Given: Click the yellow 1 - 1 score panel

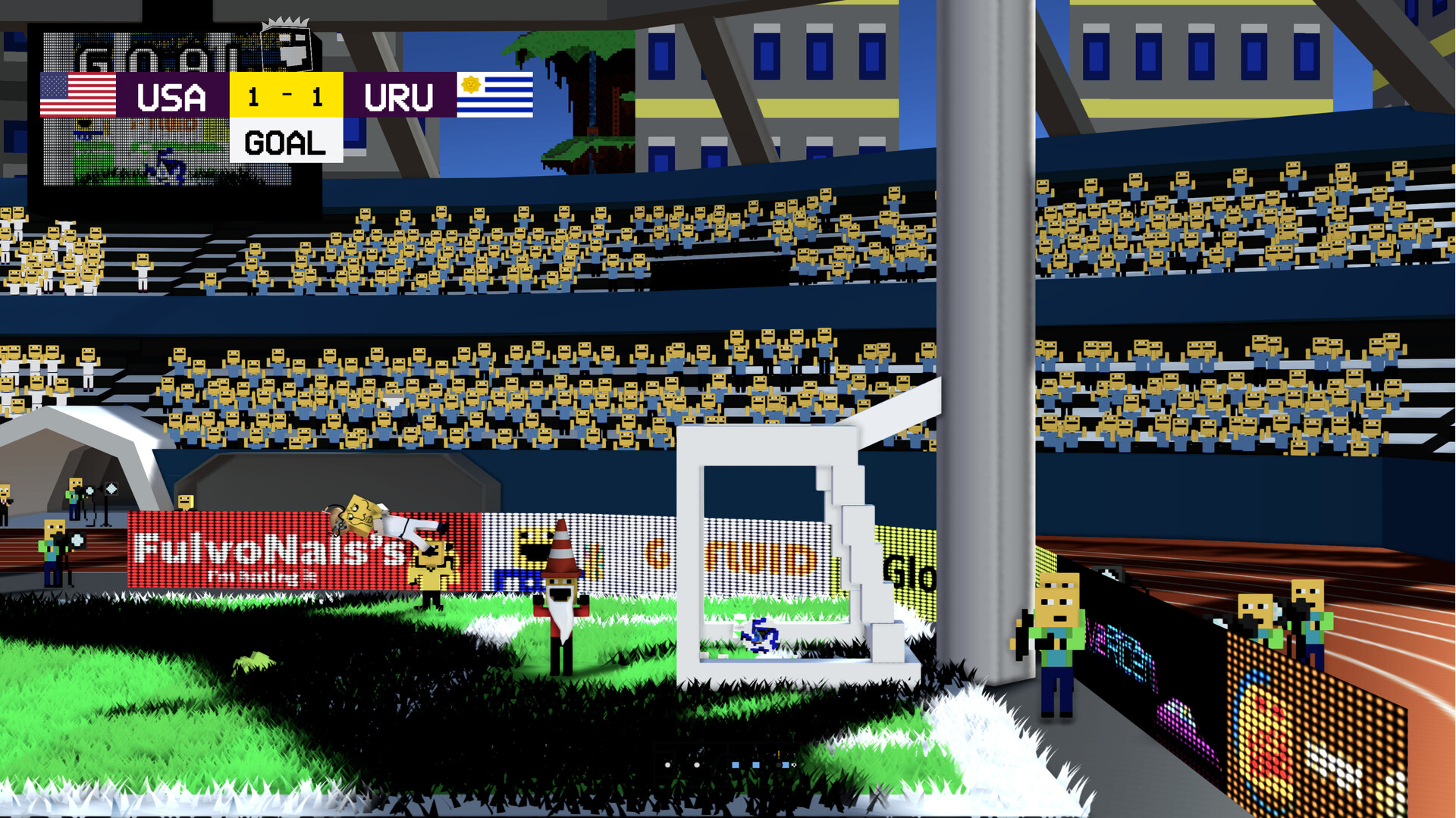Looking at the screenshot, I should (284, 95).
